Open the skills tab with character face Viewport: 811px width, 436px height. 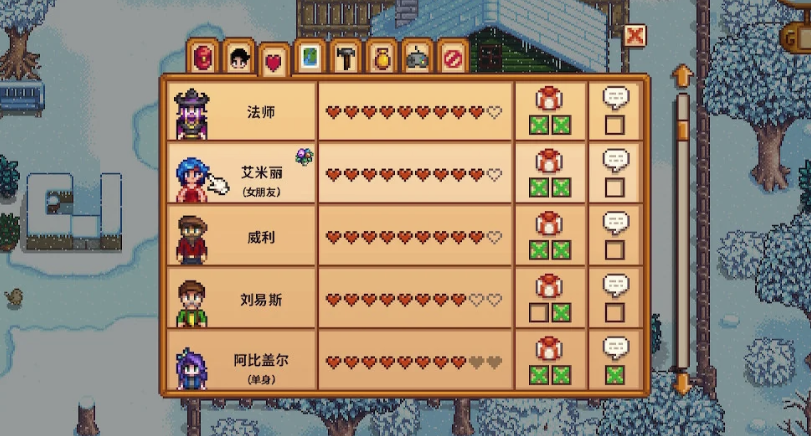[x=238, y=56]
